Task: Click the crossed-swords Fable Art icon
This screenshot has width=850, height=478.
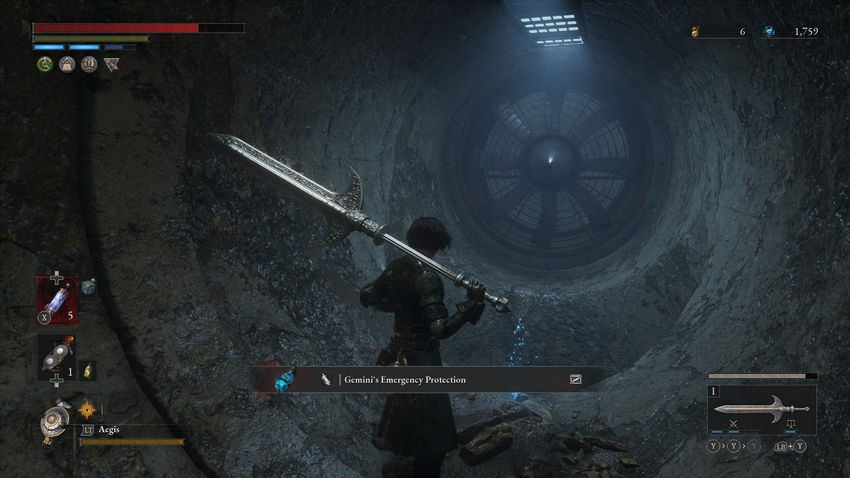Action: pyautogui.click(x=733, y=425)
